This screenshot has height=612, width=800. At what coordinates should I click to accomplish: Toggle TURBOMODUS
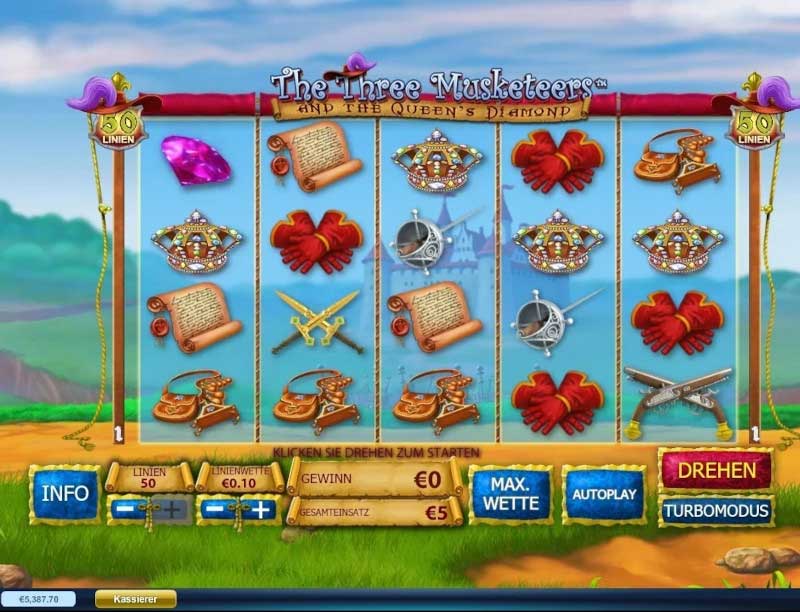[715, 511]
